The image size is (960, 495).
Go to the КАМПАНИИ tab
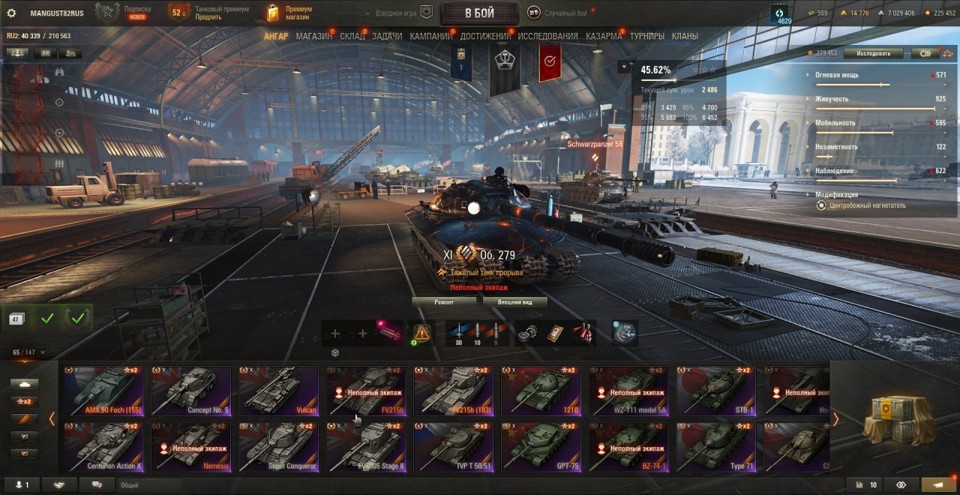(x=431, y=36)
